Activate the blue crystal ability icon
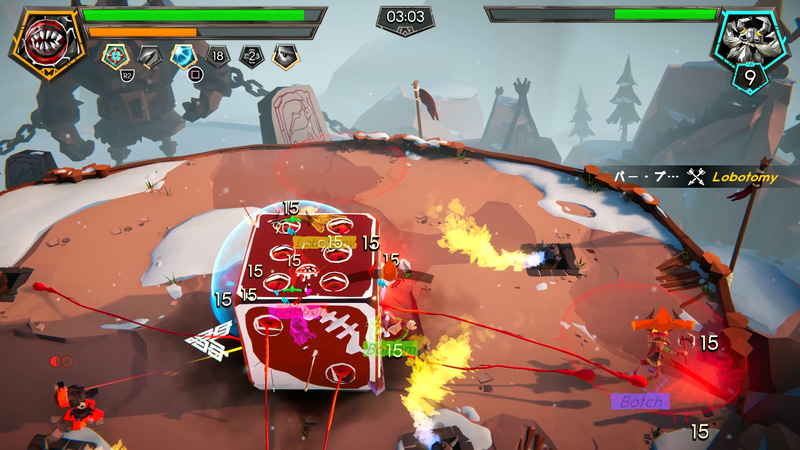800x450 pixels. [x=182, y=57]
